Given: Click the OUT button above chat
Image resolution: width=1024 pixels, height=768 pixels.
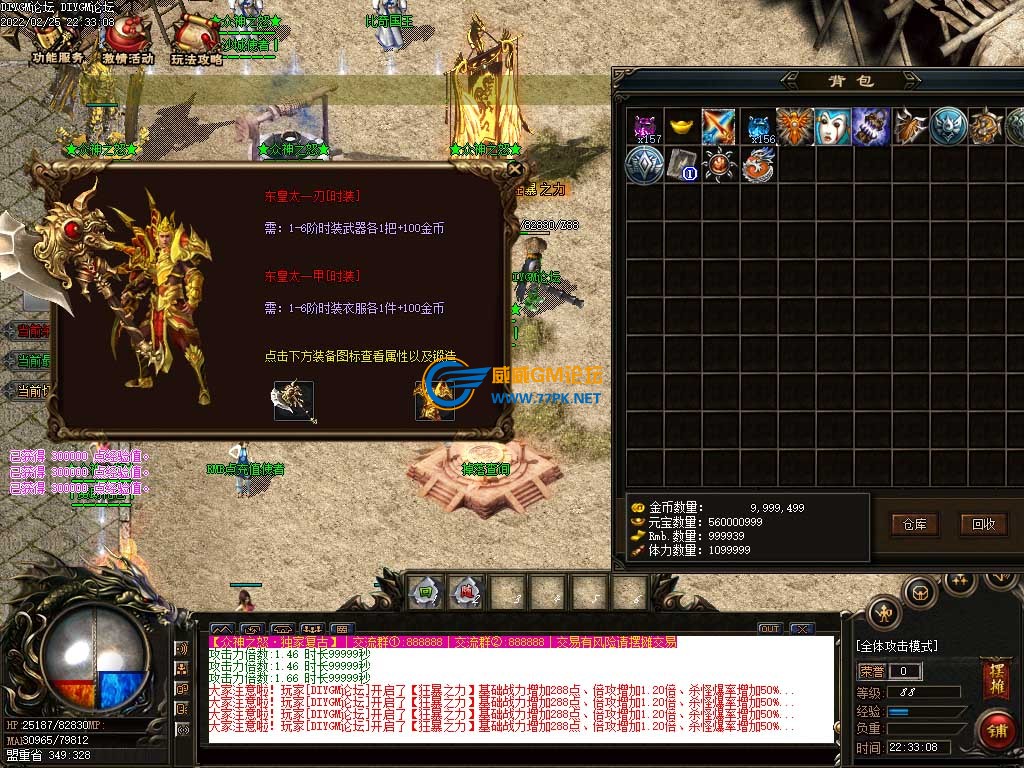Looking at the screenshot, I should (769, 629).
